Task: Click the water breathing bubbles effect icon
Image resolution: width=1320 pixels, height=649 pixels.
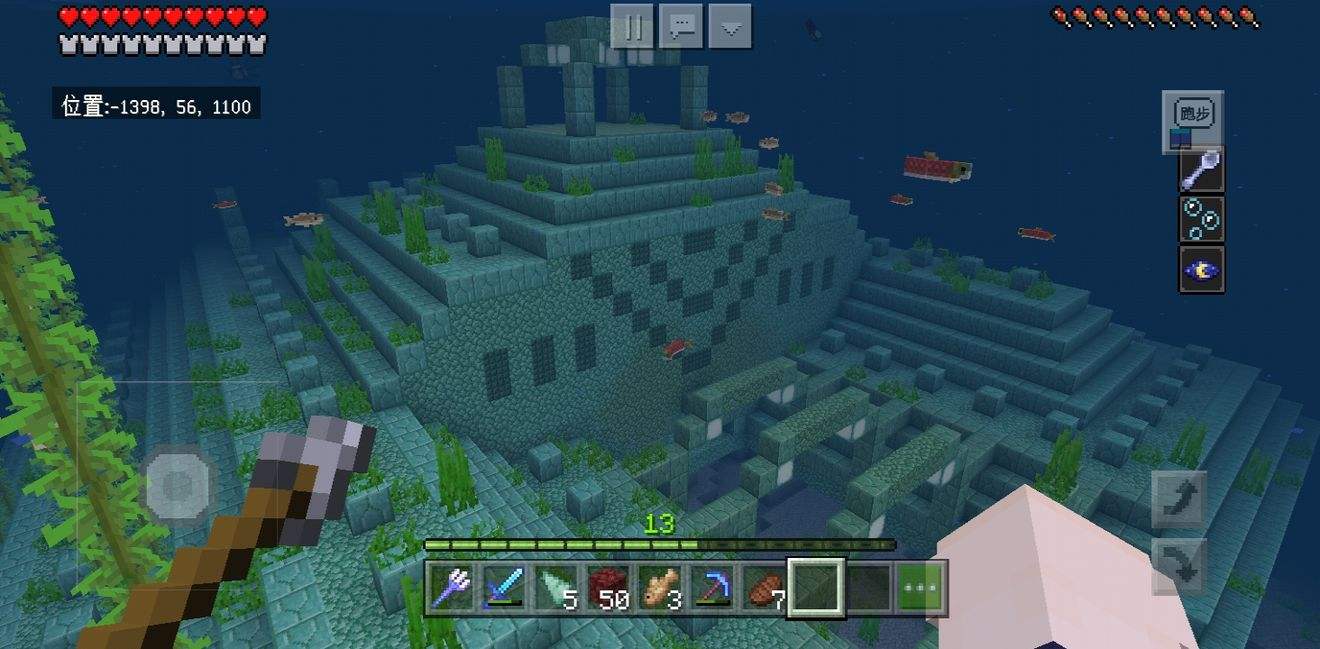Action: (1200, 219)
